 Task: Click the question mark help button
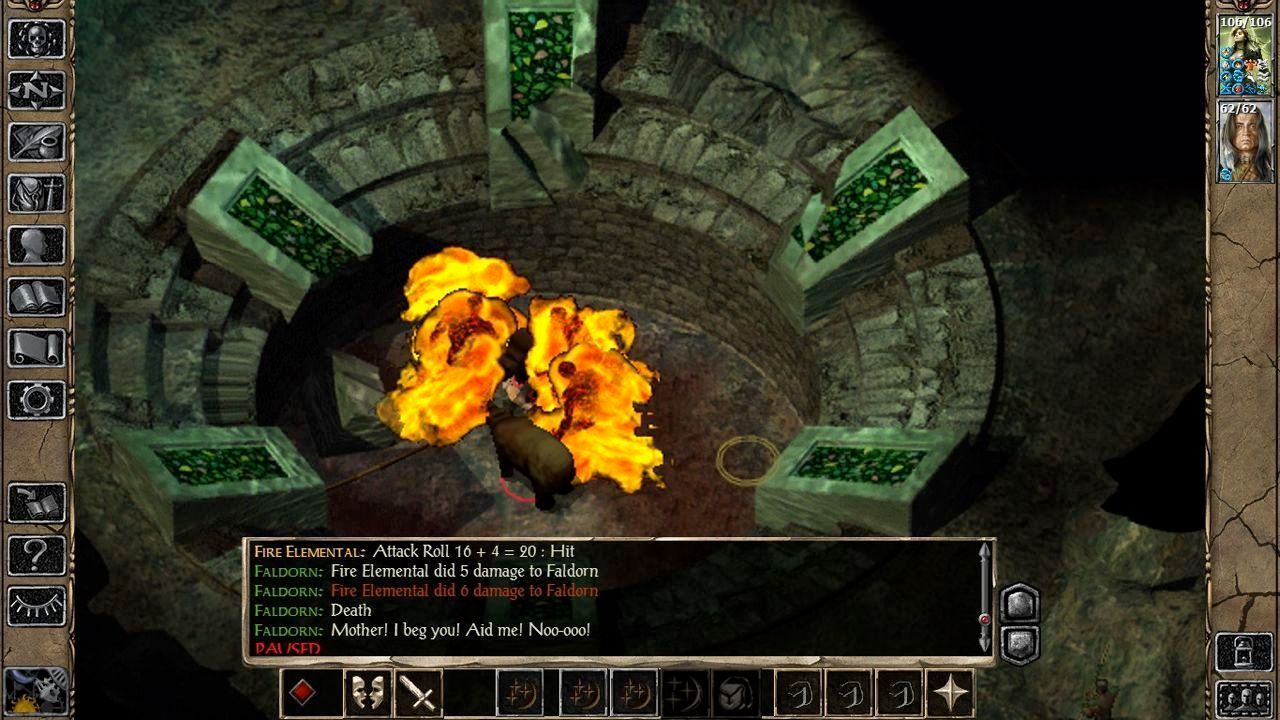click(37, 554)
